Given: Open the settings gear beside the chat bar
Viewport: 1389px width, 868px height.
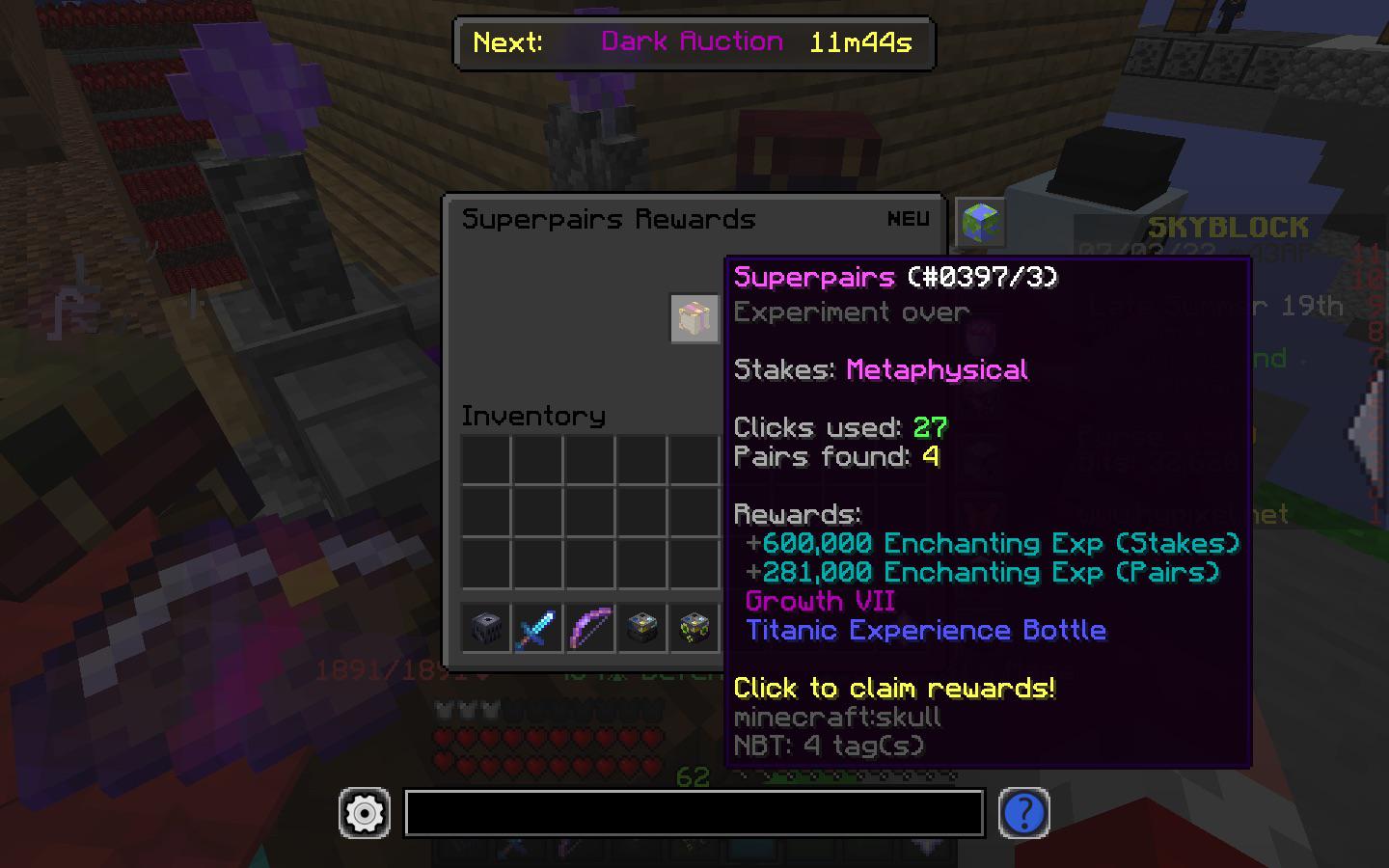Looking at the screenshot, I should [x=364, y=813].
